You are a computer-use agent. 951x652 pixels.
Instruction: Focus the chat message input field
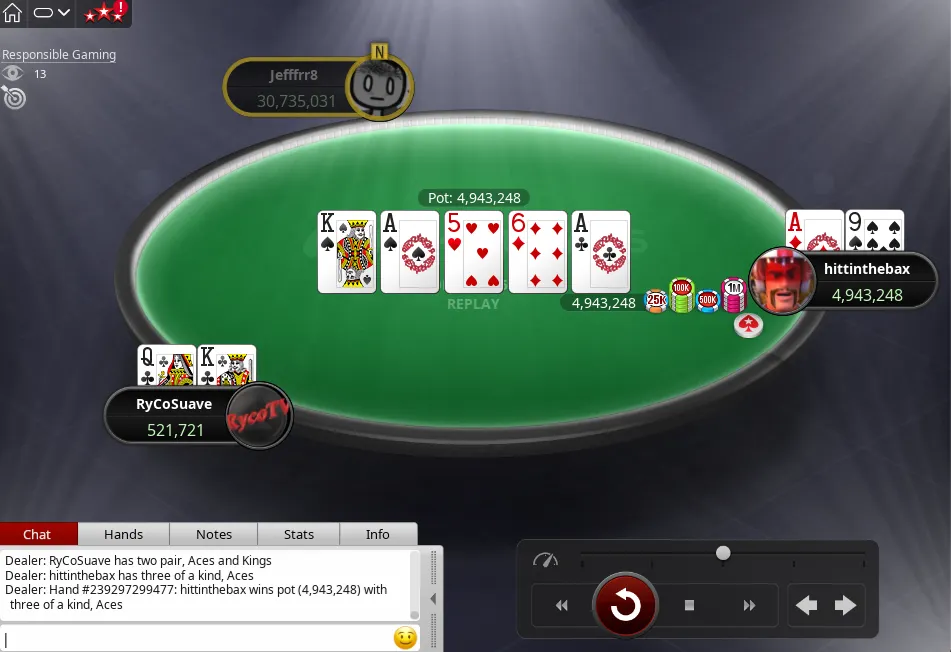(195, 637)
